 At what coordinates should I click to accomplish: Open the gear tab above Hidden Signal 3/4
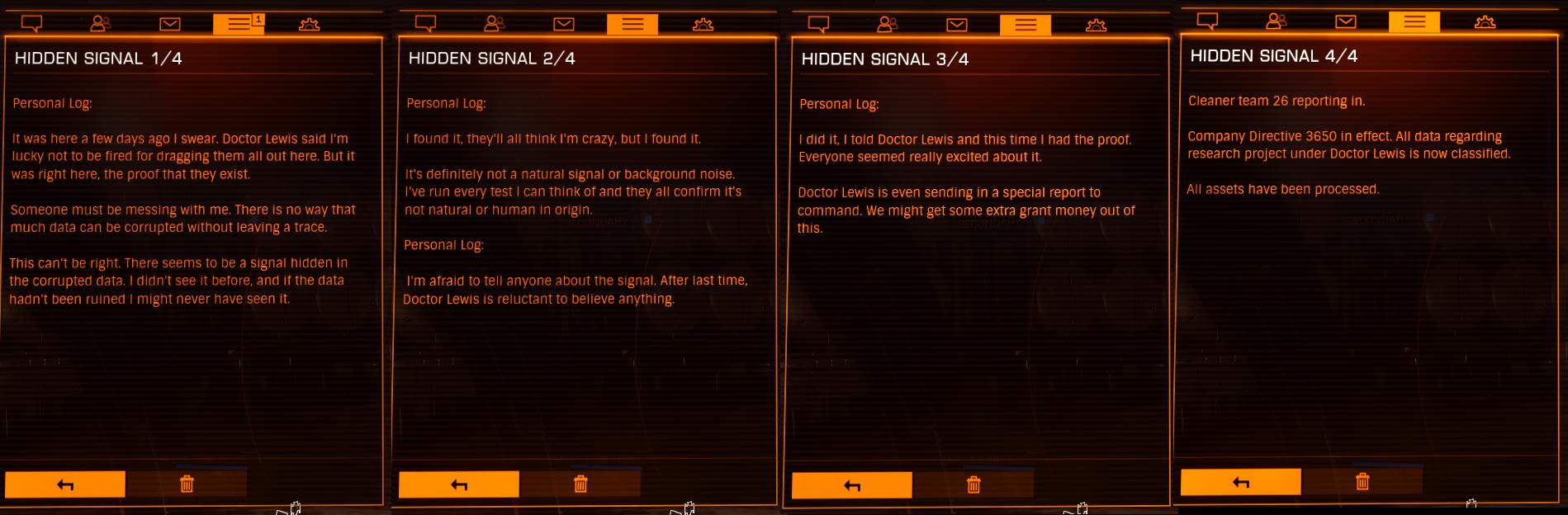pos(1096,25)
